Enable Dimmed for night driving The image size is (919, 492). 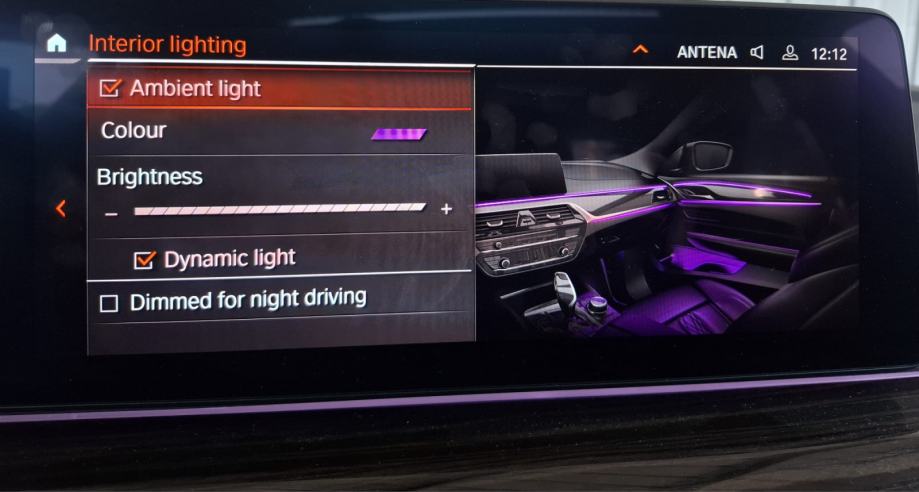[x=109, y=303]
